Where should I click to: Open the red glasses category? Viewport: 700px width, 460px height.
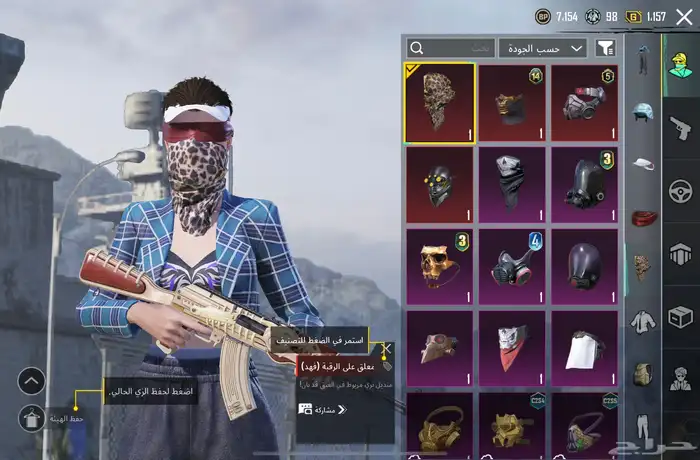click(x=642, y=216)
